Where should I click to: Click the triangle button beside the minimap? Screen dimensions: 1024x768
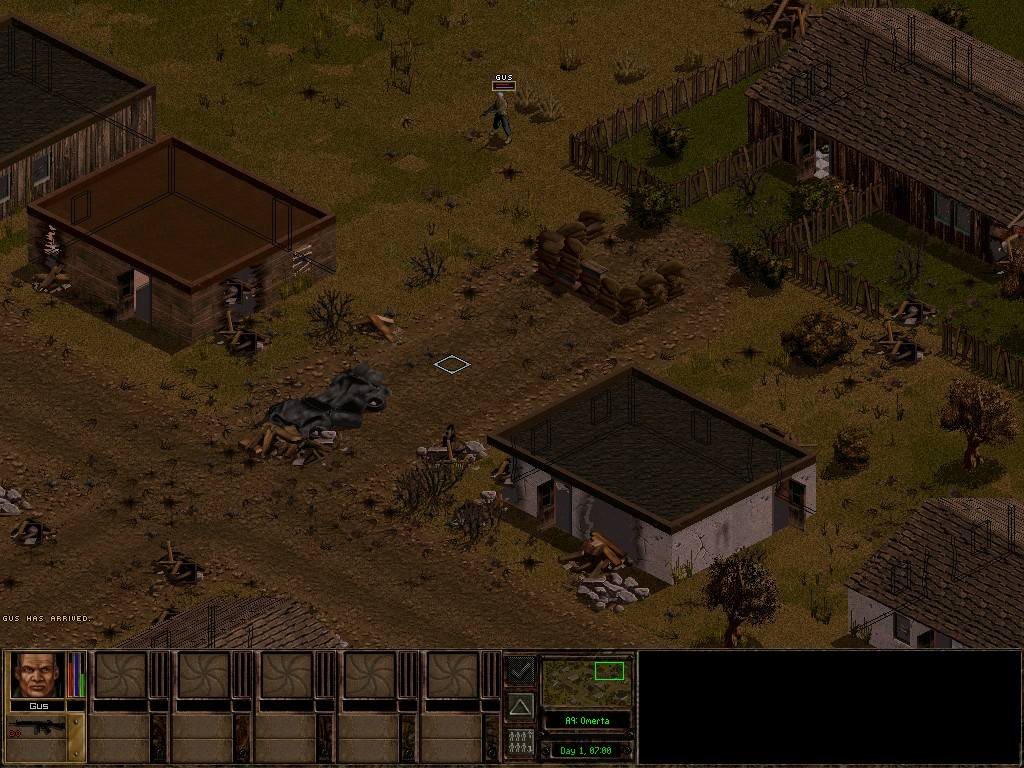(x=519, y=707)
